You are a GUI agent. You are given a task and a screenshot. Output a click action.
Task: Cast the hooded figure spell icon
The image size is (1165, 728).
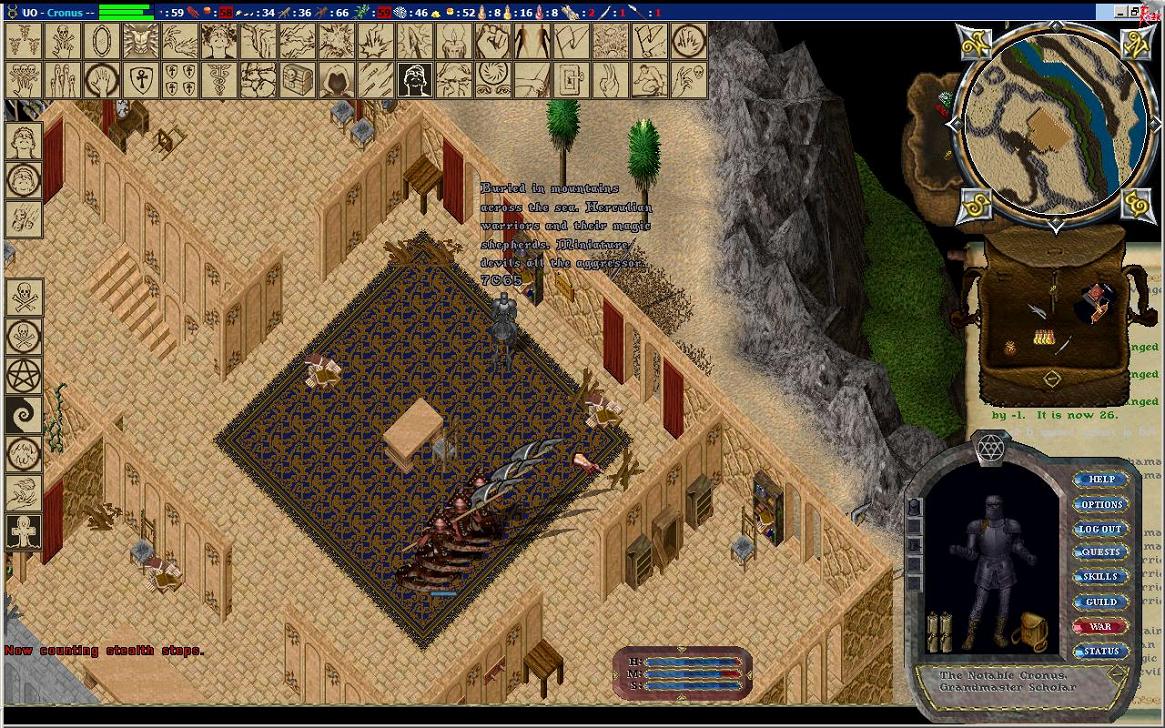tap(337, 79)
